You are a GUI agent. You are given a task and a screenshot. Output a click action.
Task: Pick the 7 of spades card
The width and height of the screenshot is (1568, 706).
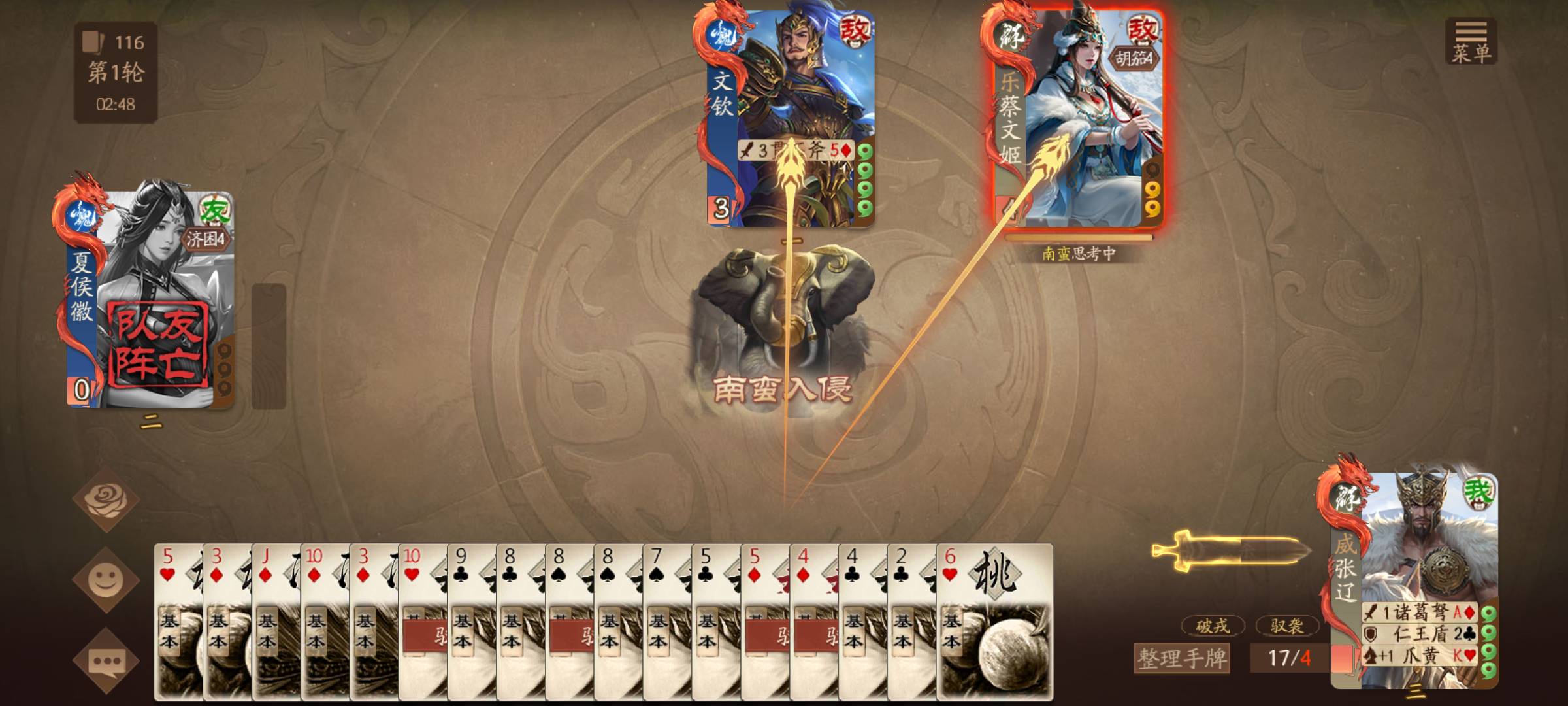pyautogui.click(x=666, y=621)
